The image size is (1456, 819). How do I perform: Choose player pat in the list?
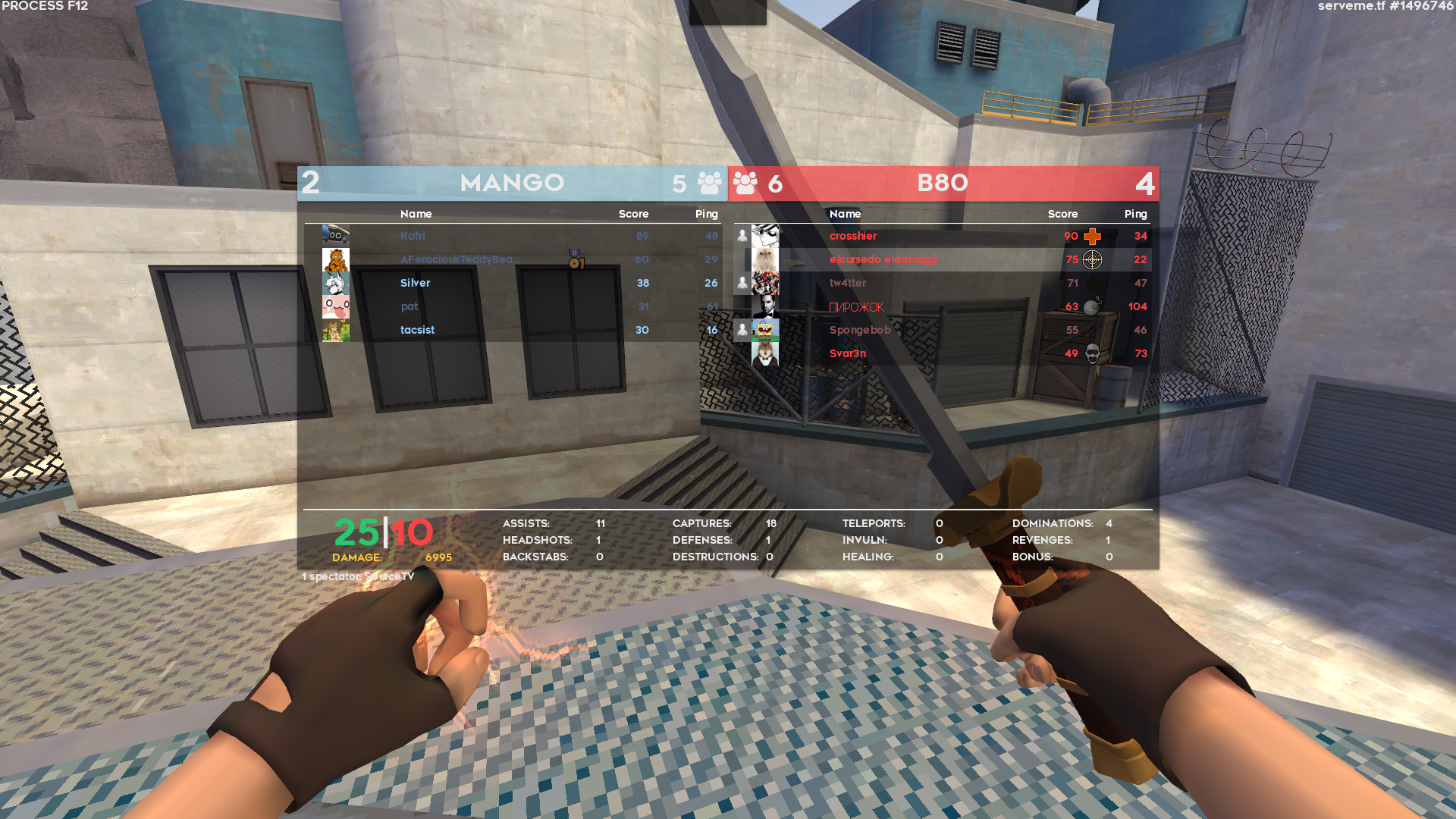click(409, 306)
